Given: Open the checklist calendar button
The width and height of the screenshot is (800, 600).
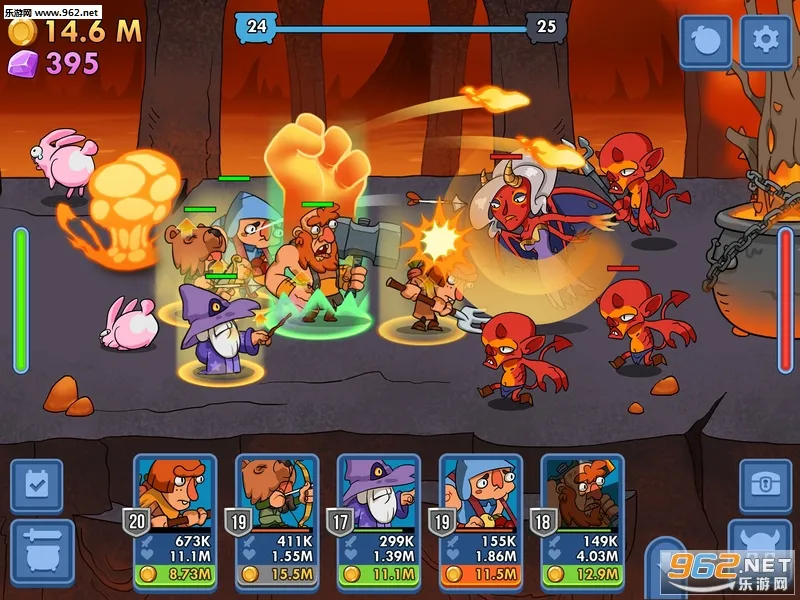Looking at the screenshot, I should [x=36, y=486].
